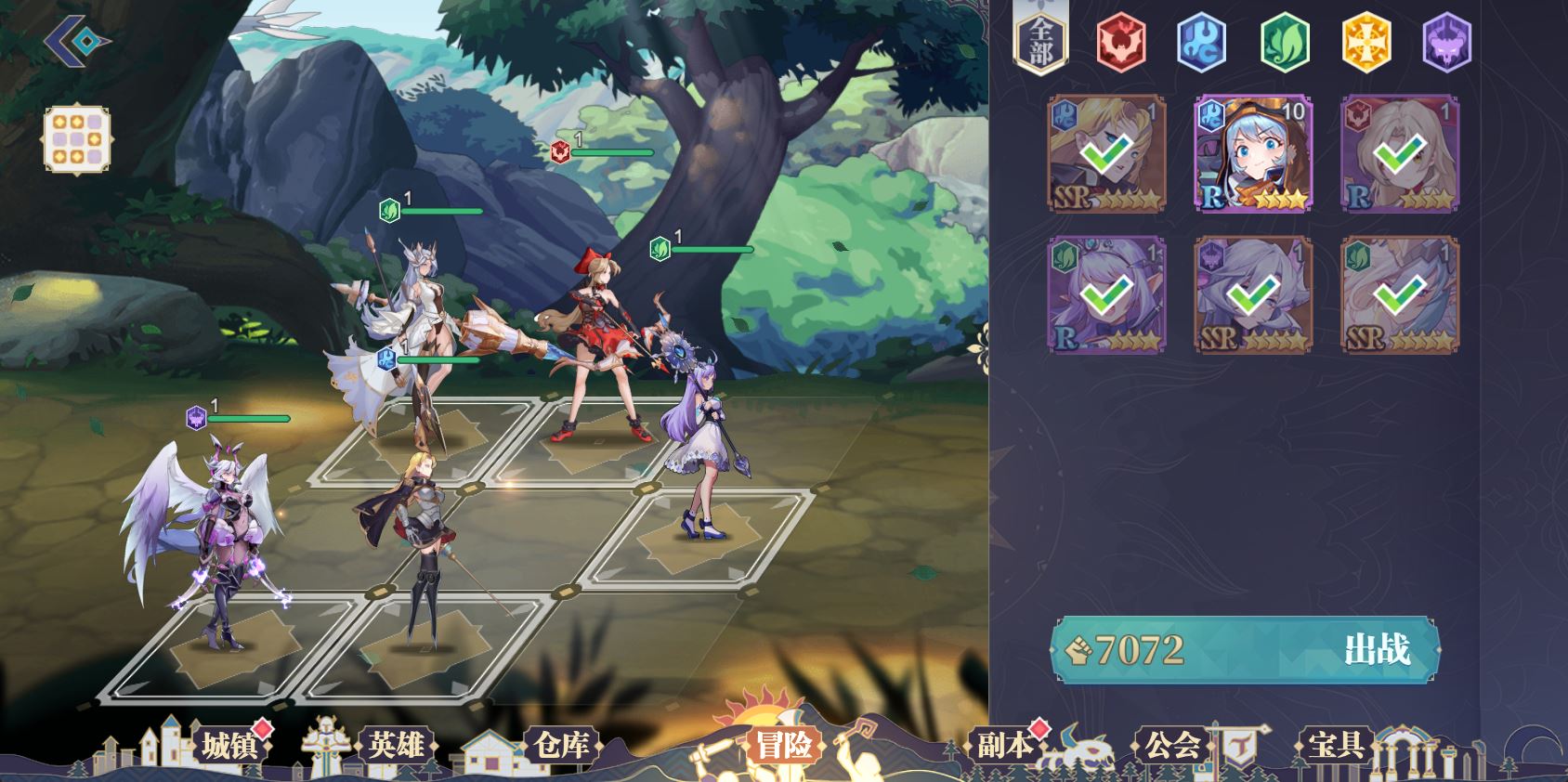
Task: Open the 副本 (Dungeon) menu
Action: tap(1003, 745)
